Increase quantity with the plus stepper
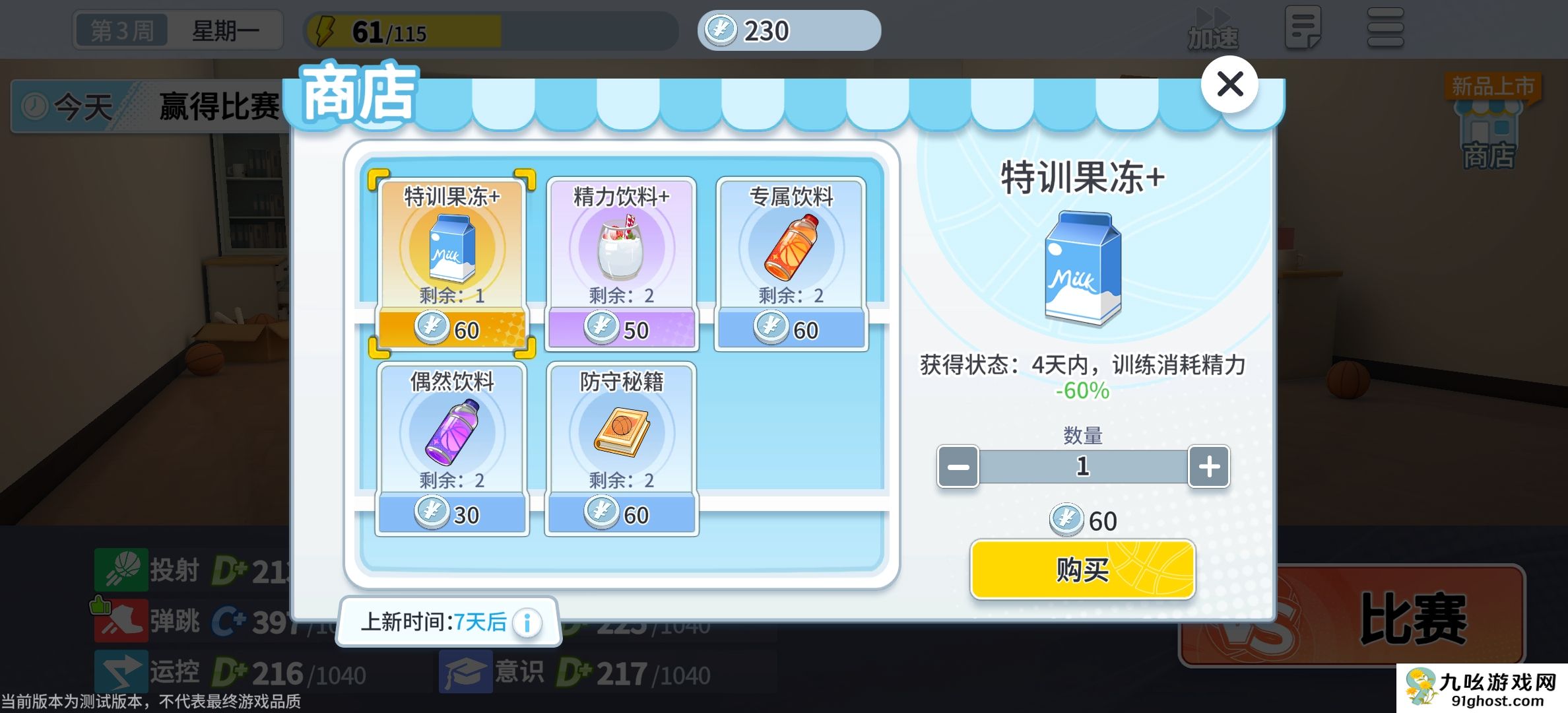Screen dimensions: 1568x713 tap(1208, 466)
